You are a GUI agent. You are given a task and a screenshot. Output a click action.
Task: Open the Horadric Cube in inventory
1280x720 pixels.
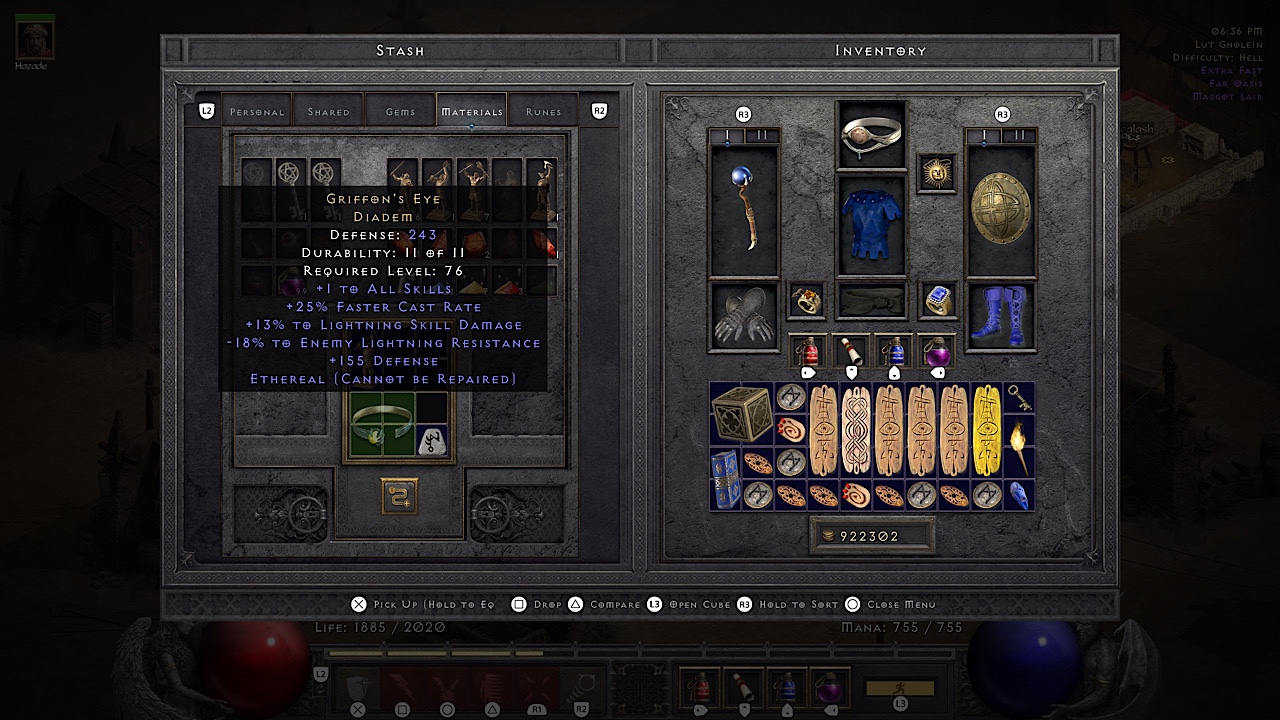[x=741, y=413]
